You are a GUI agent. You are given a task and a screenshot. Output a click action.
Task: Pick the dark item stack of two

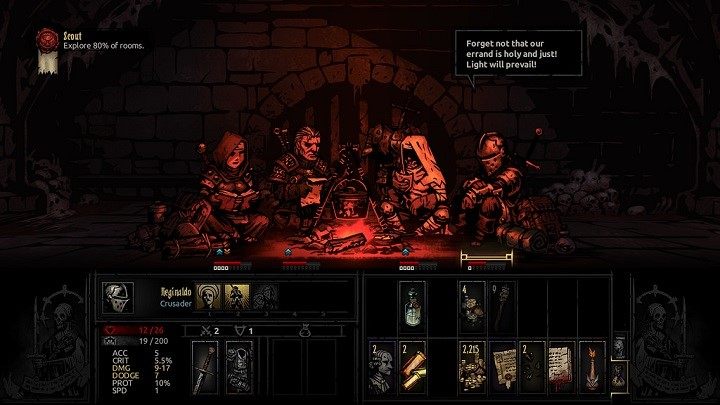(x=530, y=364)
